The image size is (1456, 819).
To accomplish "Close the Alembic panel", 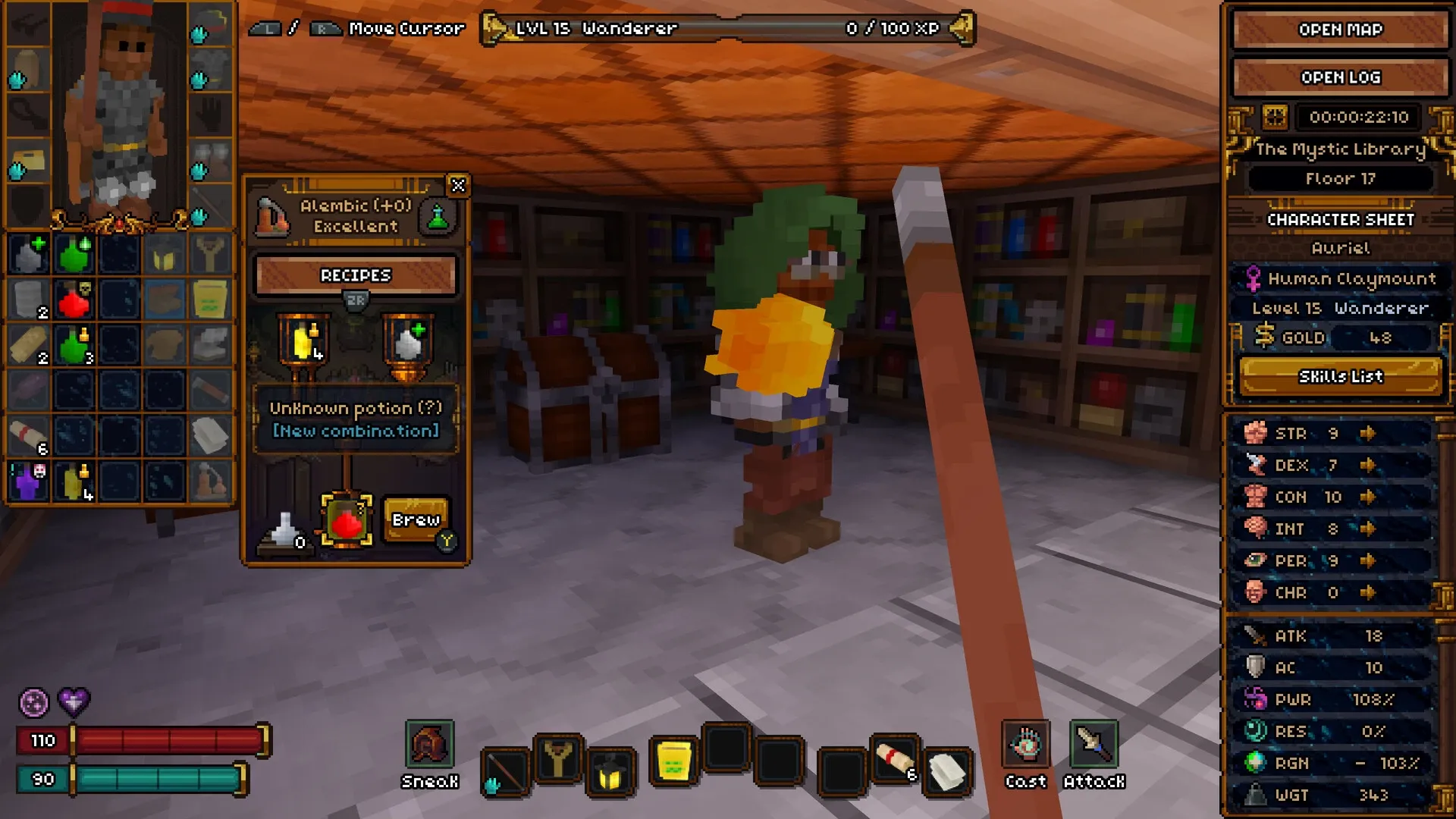I will (x=458, y=186).
